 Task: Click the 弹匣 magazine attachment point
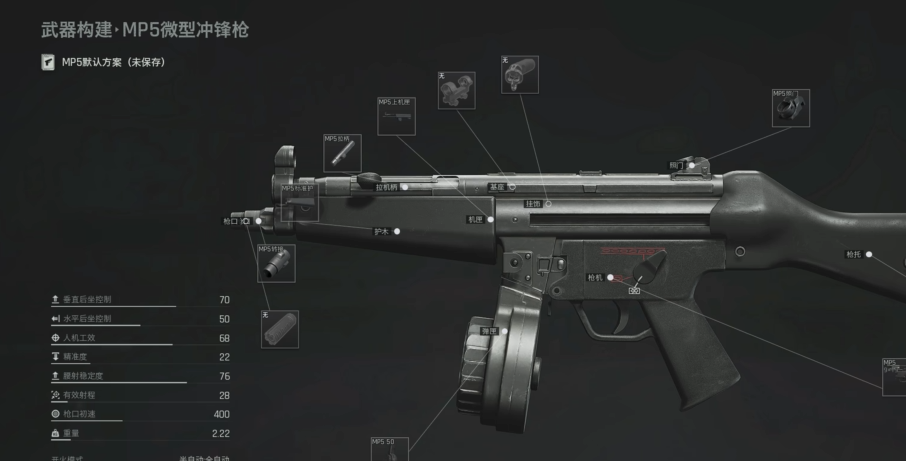[507, 331]
